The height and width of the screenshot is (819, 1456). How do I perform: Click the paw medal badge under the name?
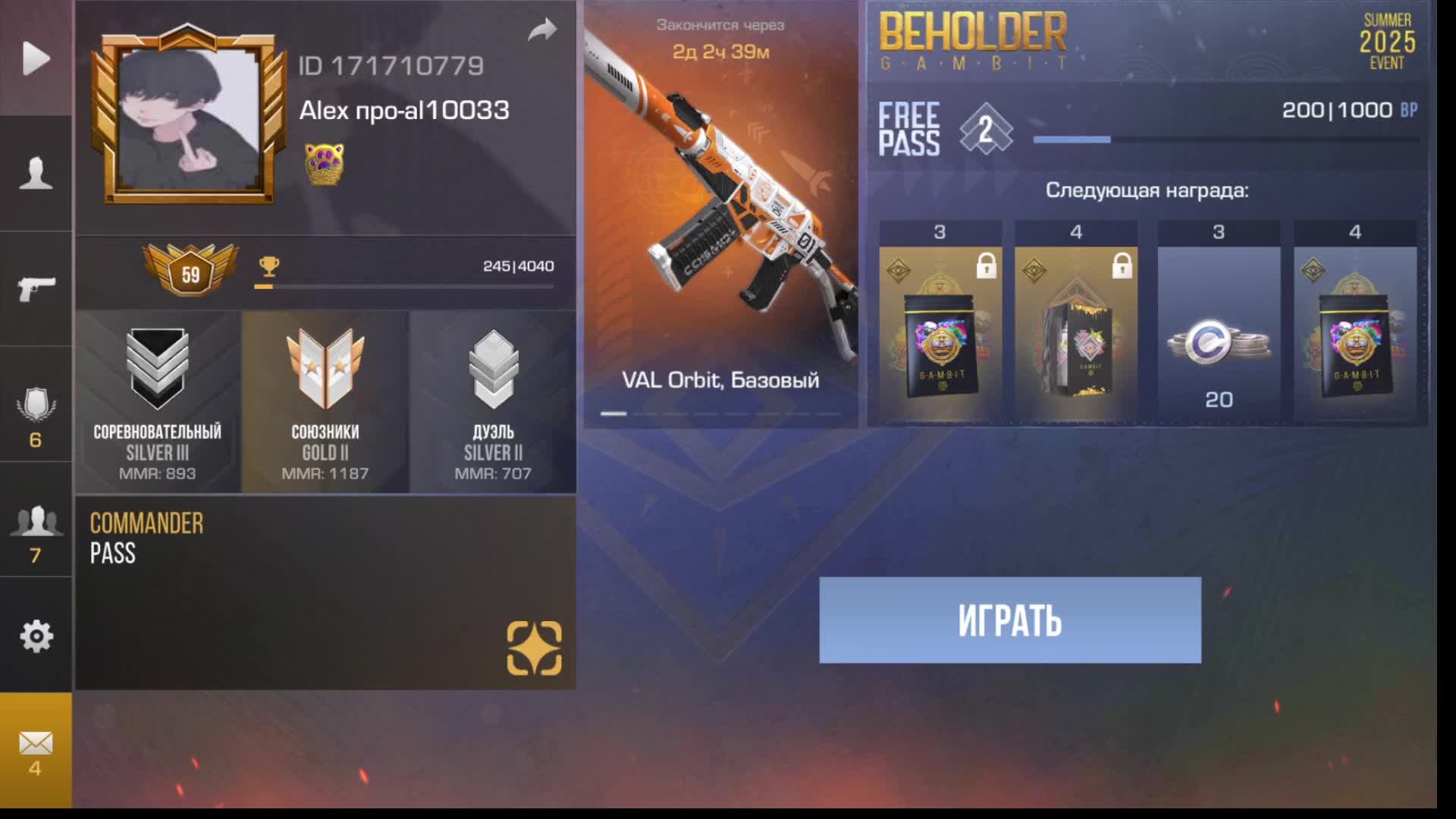click(324, 164)
